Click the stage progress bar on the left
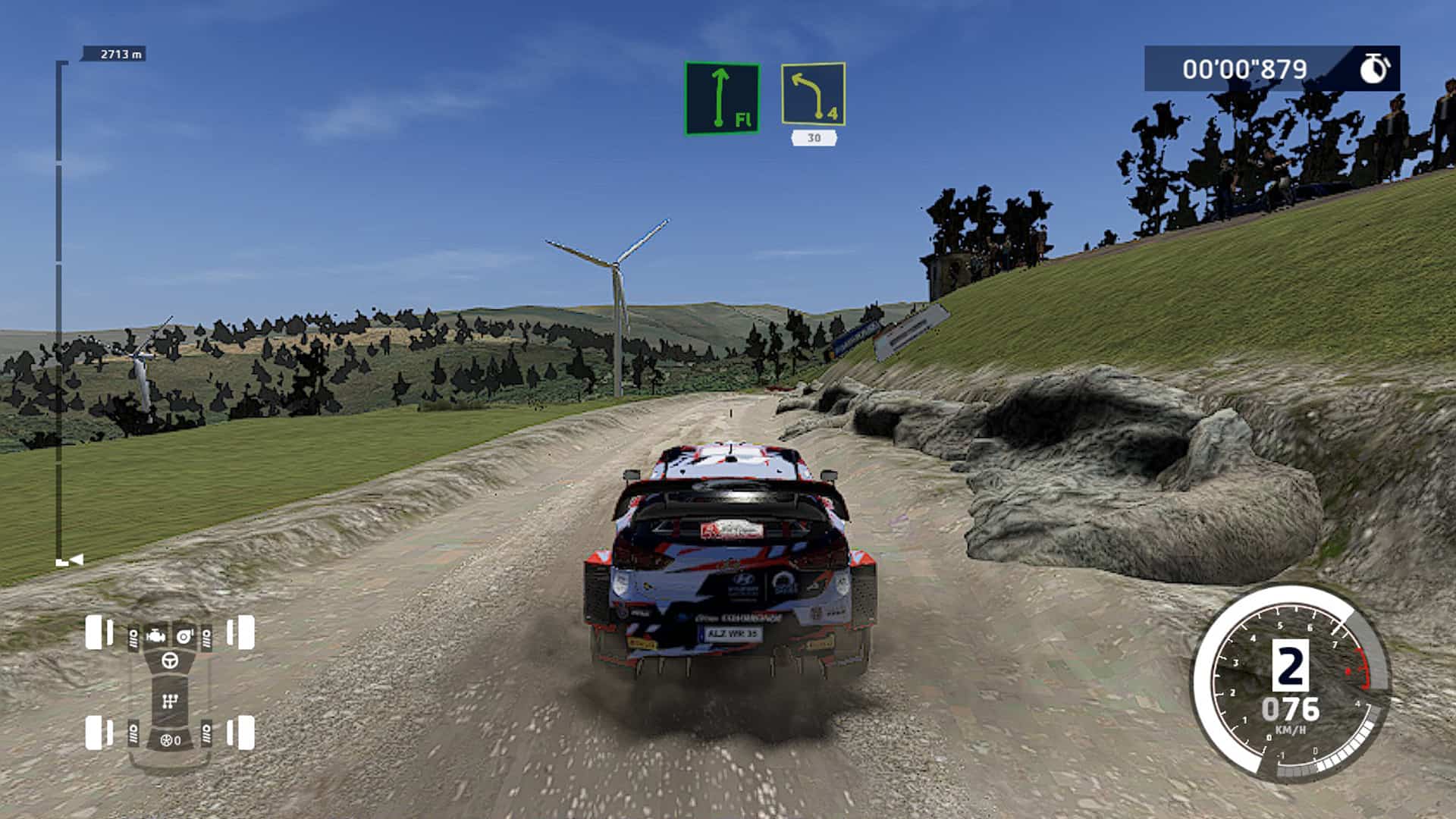 [x=60, y=303]
